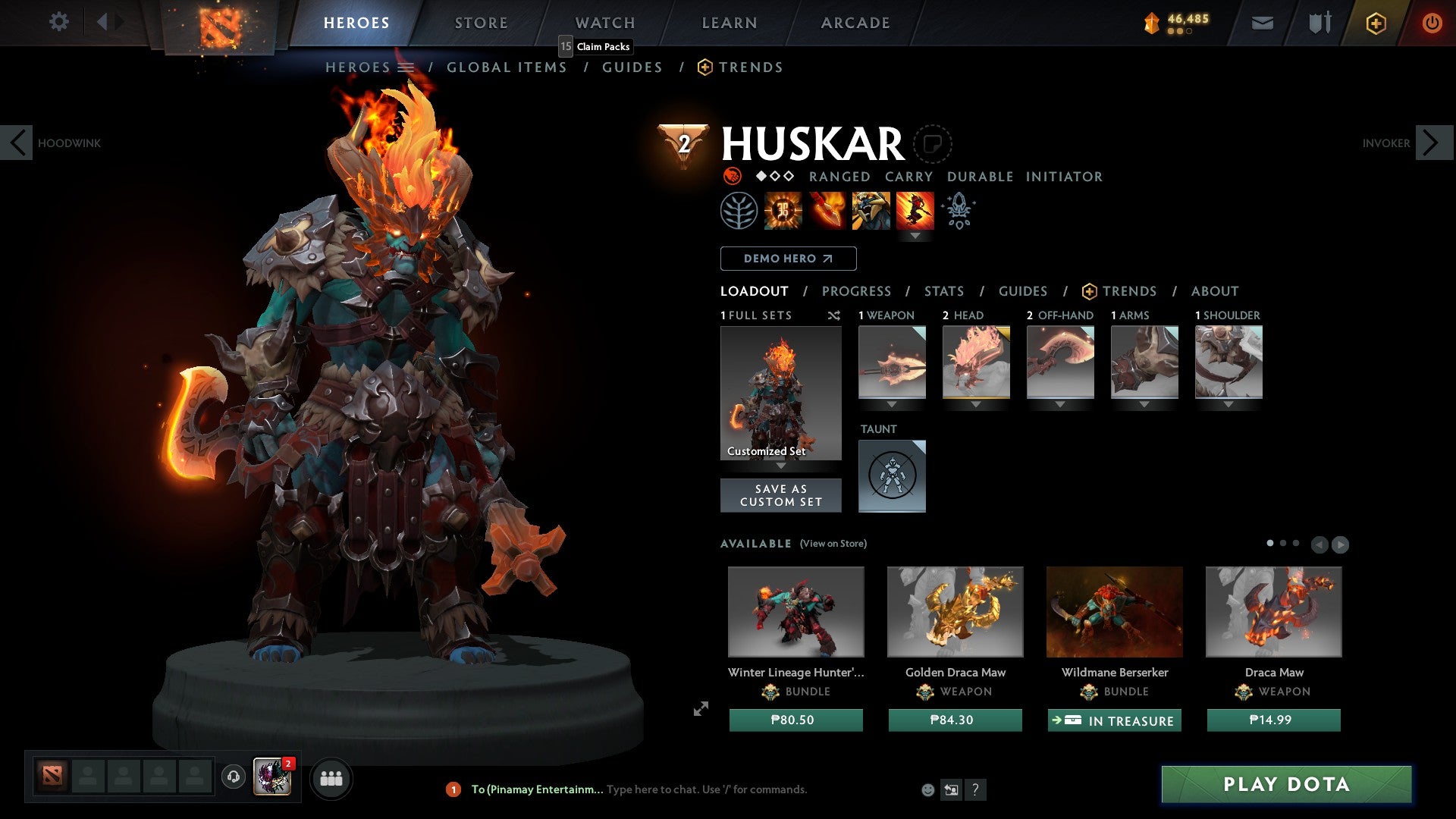Open the Aghanim's Scepter upgrade icon

(958, 211)
